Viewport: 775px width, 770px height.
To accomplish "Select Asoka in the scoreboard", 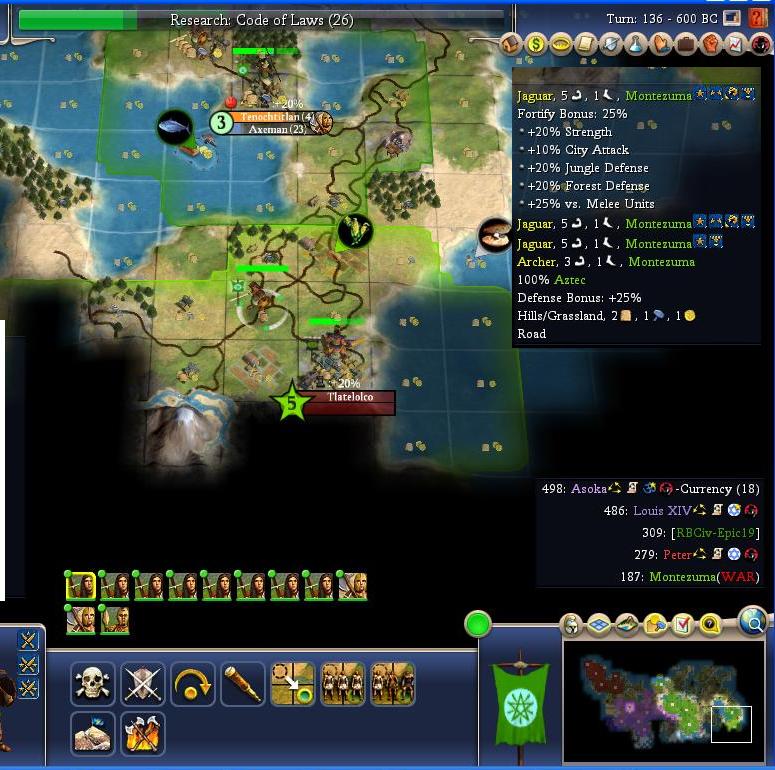I will pos(589,489).
